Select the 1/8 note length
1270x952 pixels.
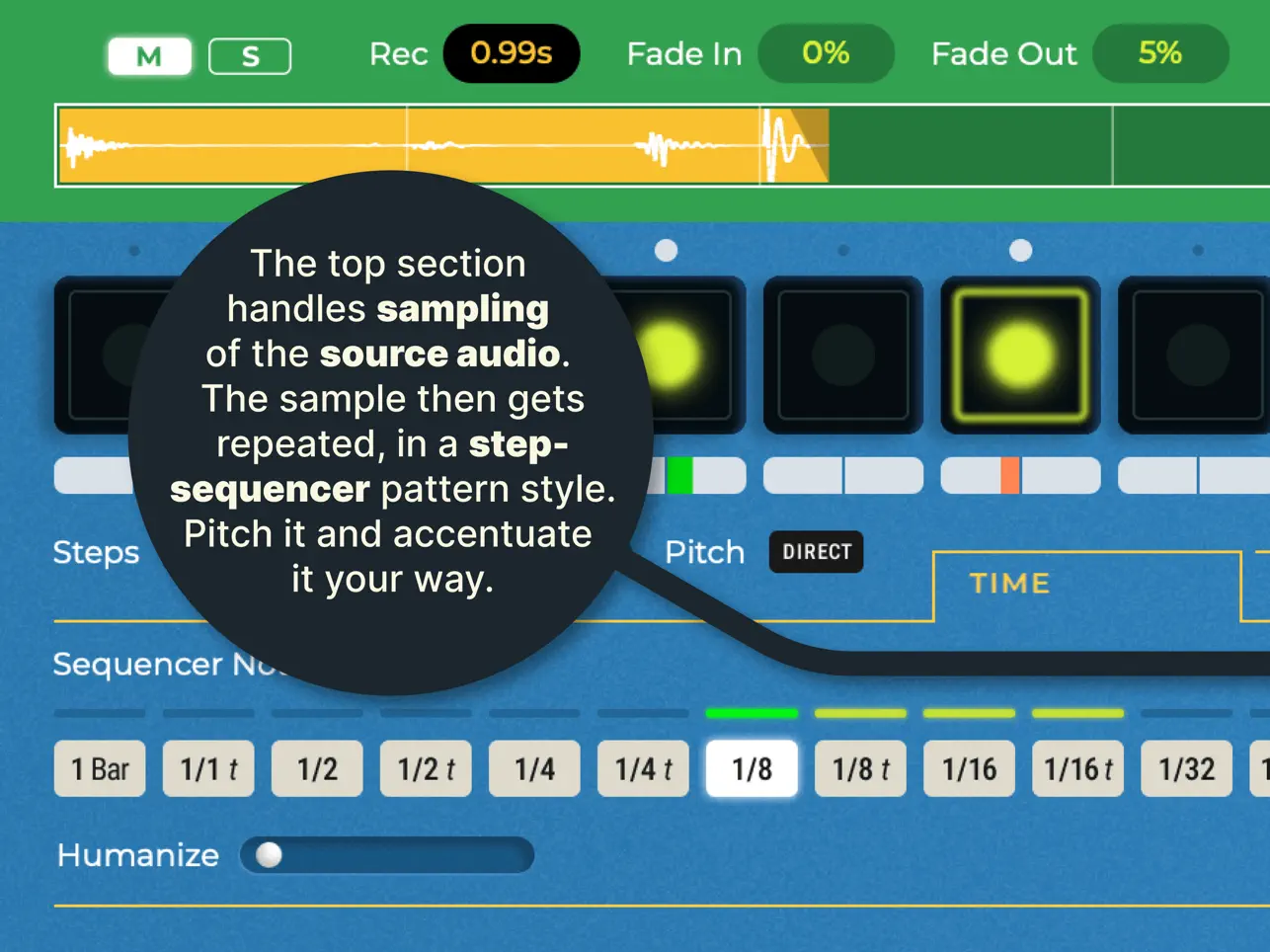[x=752, y=768]
